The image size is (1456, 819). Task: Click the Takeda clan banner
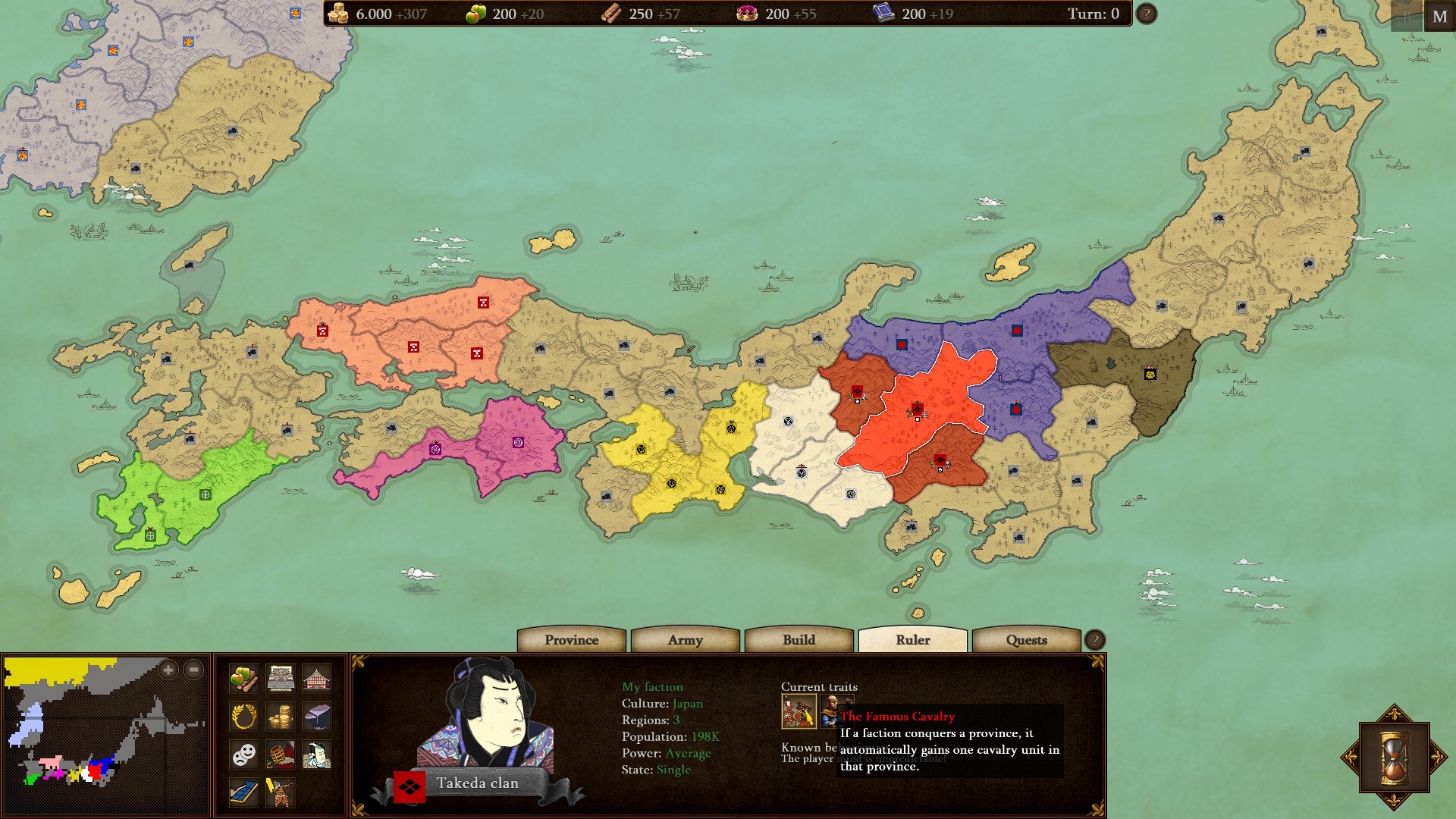479,783
